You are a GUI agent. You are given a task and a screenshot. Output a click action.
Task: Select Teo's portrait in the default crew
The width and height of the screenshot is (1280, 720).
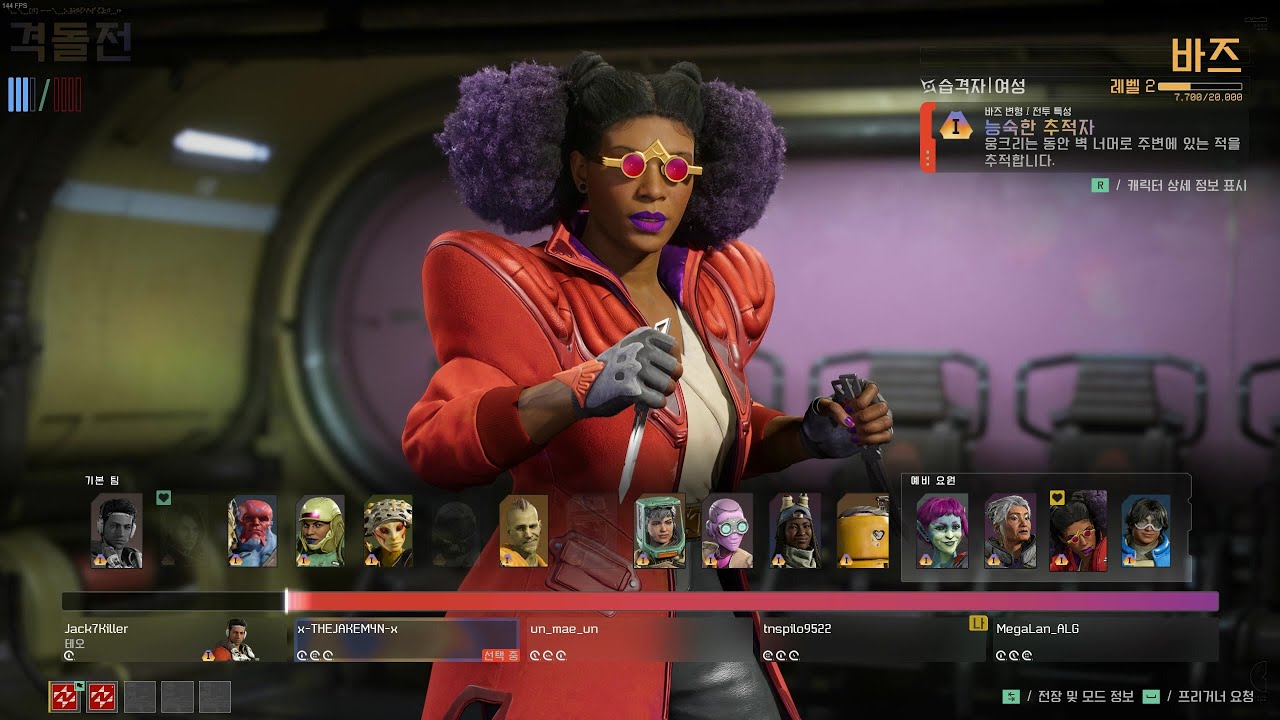click(116, 531)
